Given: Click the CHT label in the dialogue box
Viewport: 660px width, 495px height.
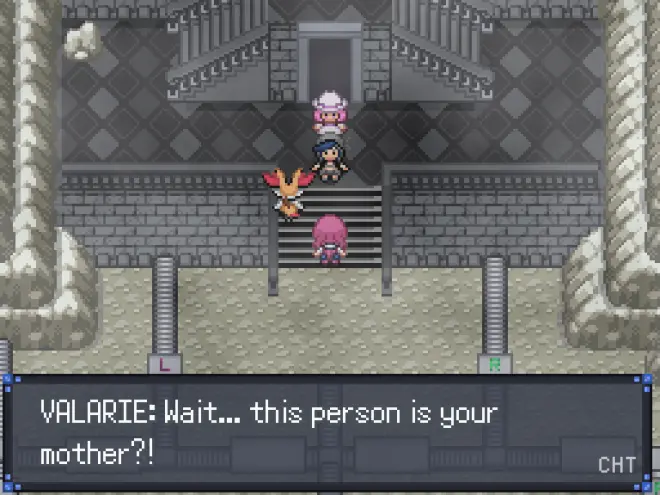Looking at the screenshot, I should [615, 465].
